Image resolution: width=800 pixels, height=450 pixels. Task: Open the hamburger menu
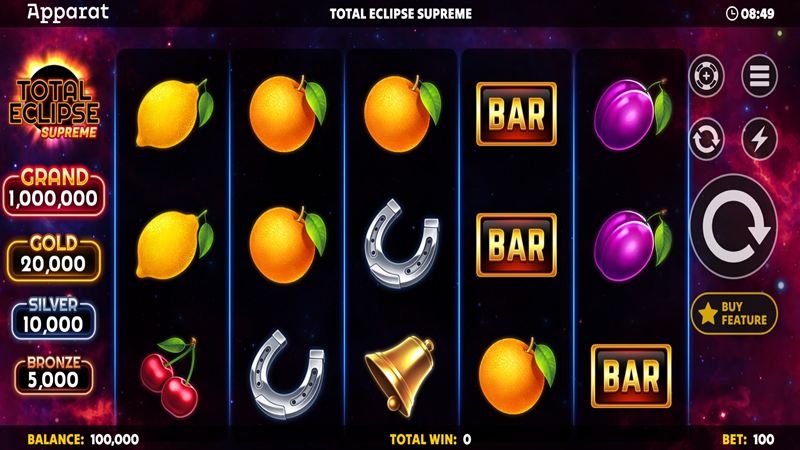pos(759,76)
